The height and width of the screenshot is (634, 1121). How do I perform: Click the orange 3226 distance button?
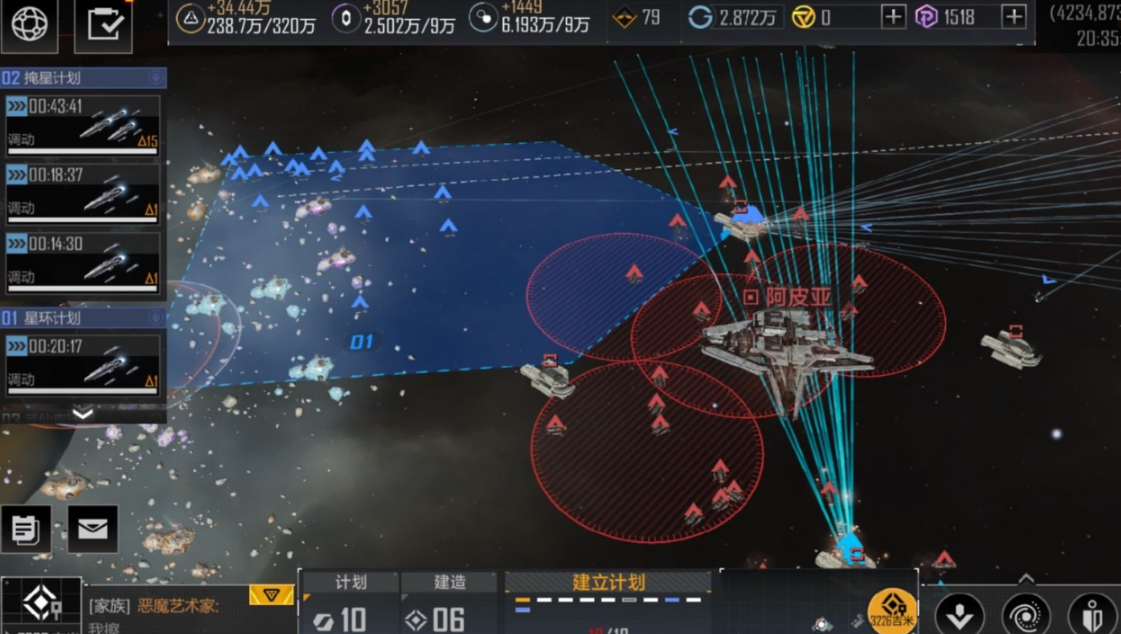coord(892,610)
